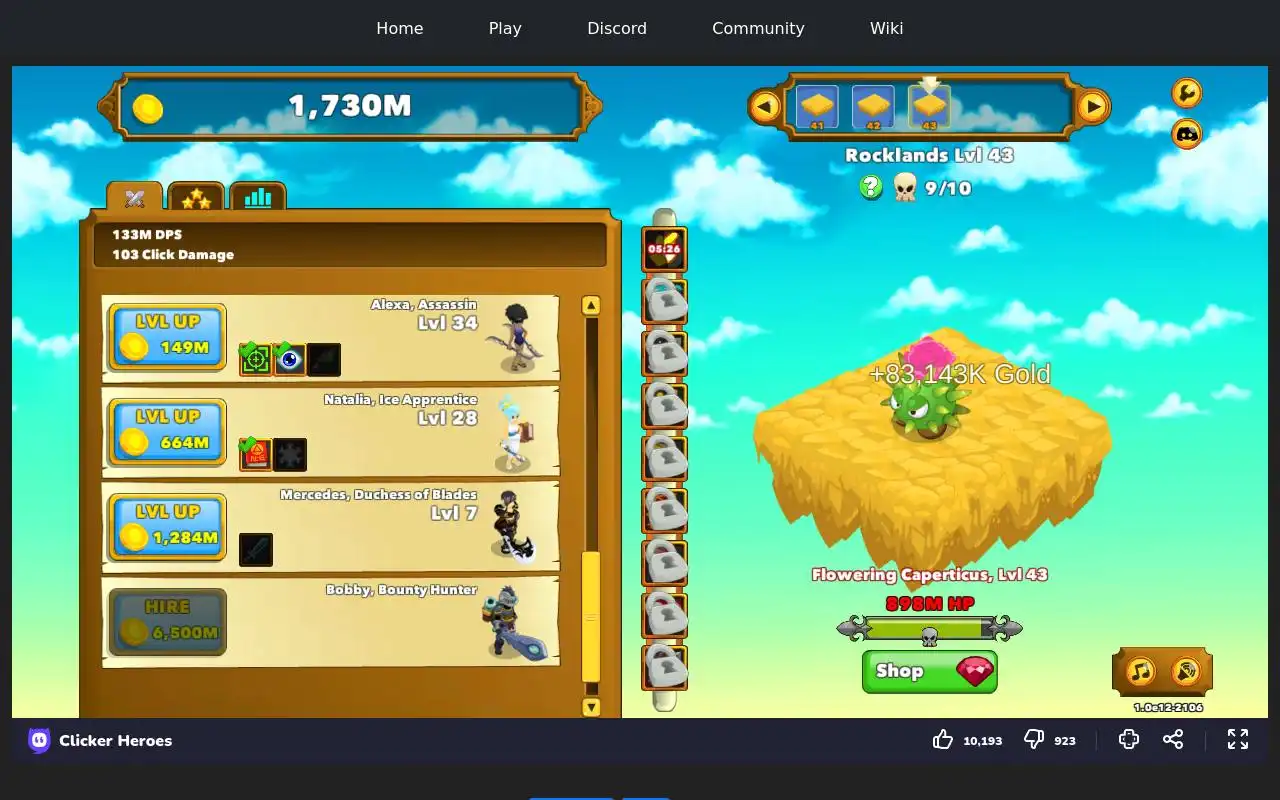1280x800 pixels.
Task: Open the Wiki link in top navigation
Action: pyautogui.click(x=886, y=28)
